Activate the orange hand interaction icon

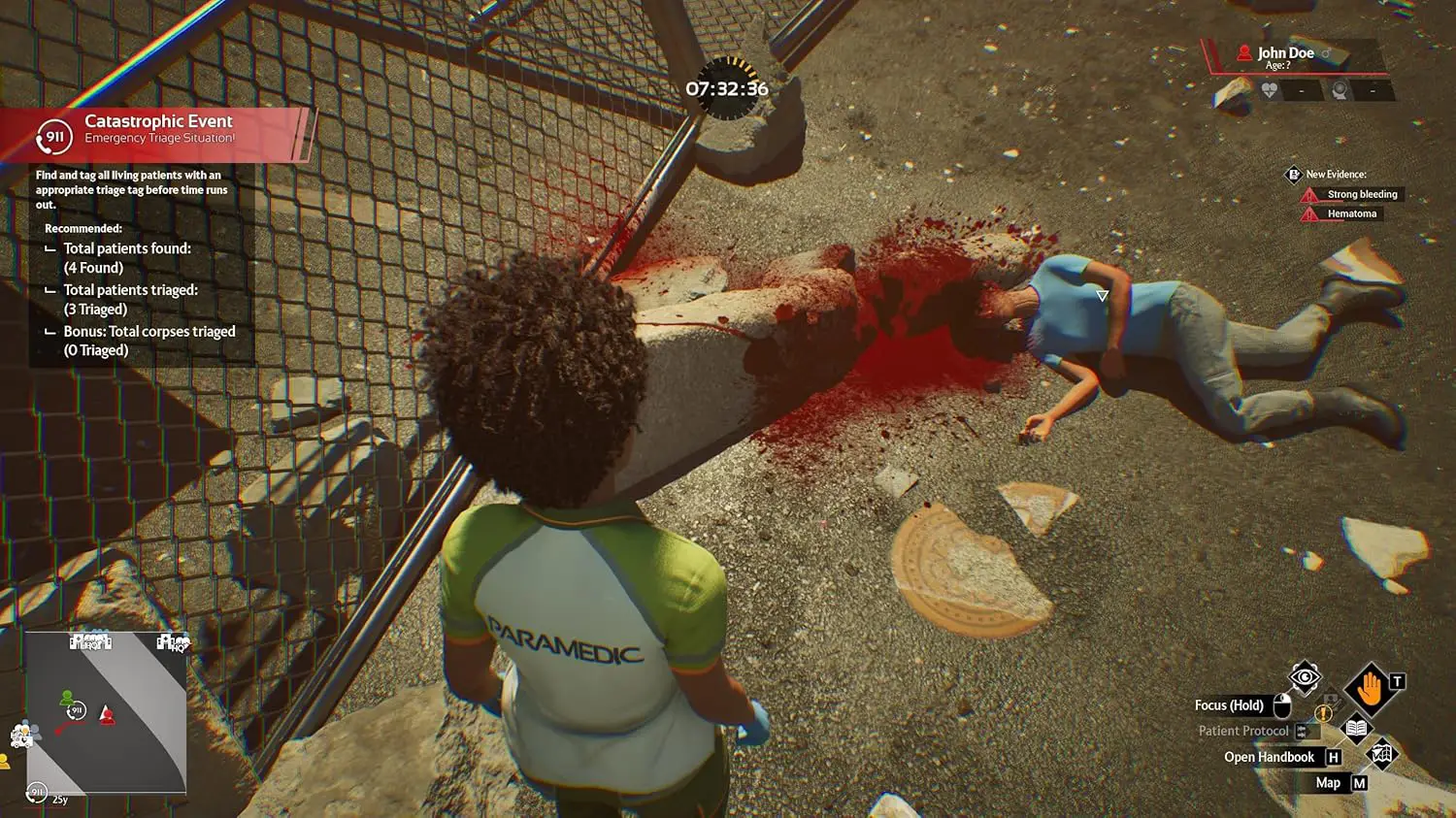pyautogui.click(x=1370, y=690)
